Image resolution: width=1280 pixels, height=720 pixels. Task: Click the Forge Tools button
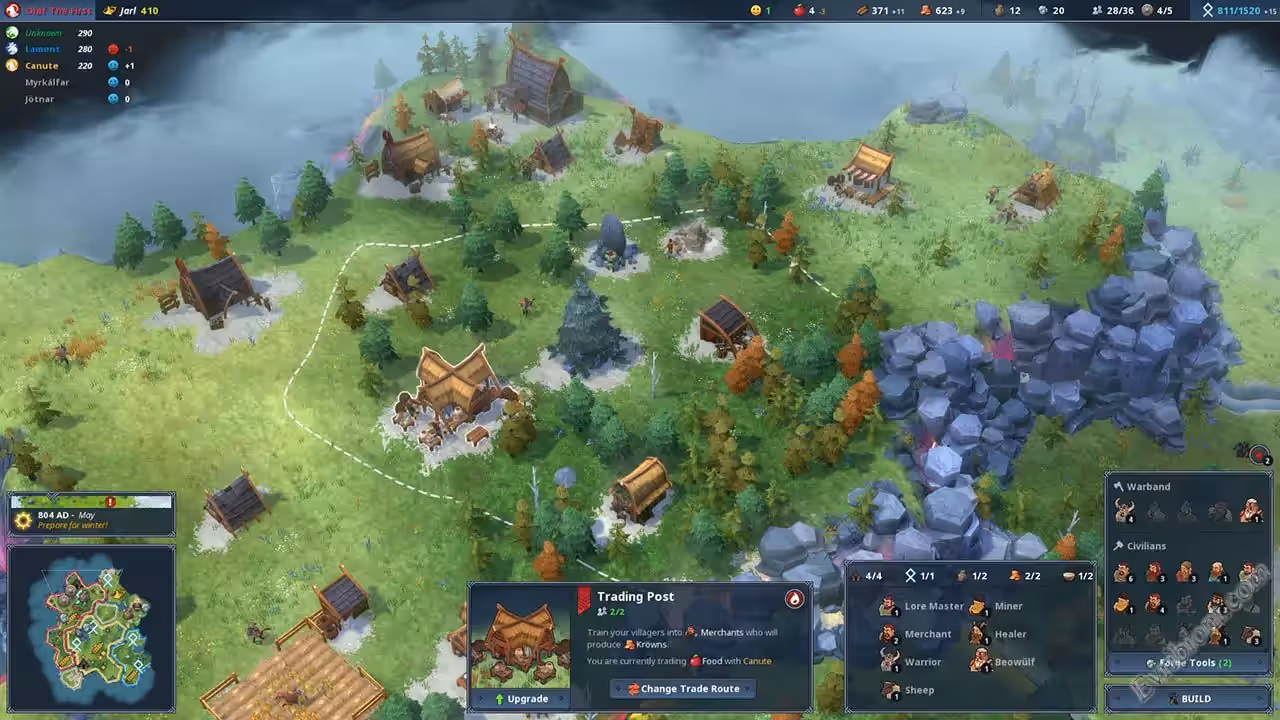pos(1188,663)
